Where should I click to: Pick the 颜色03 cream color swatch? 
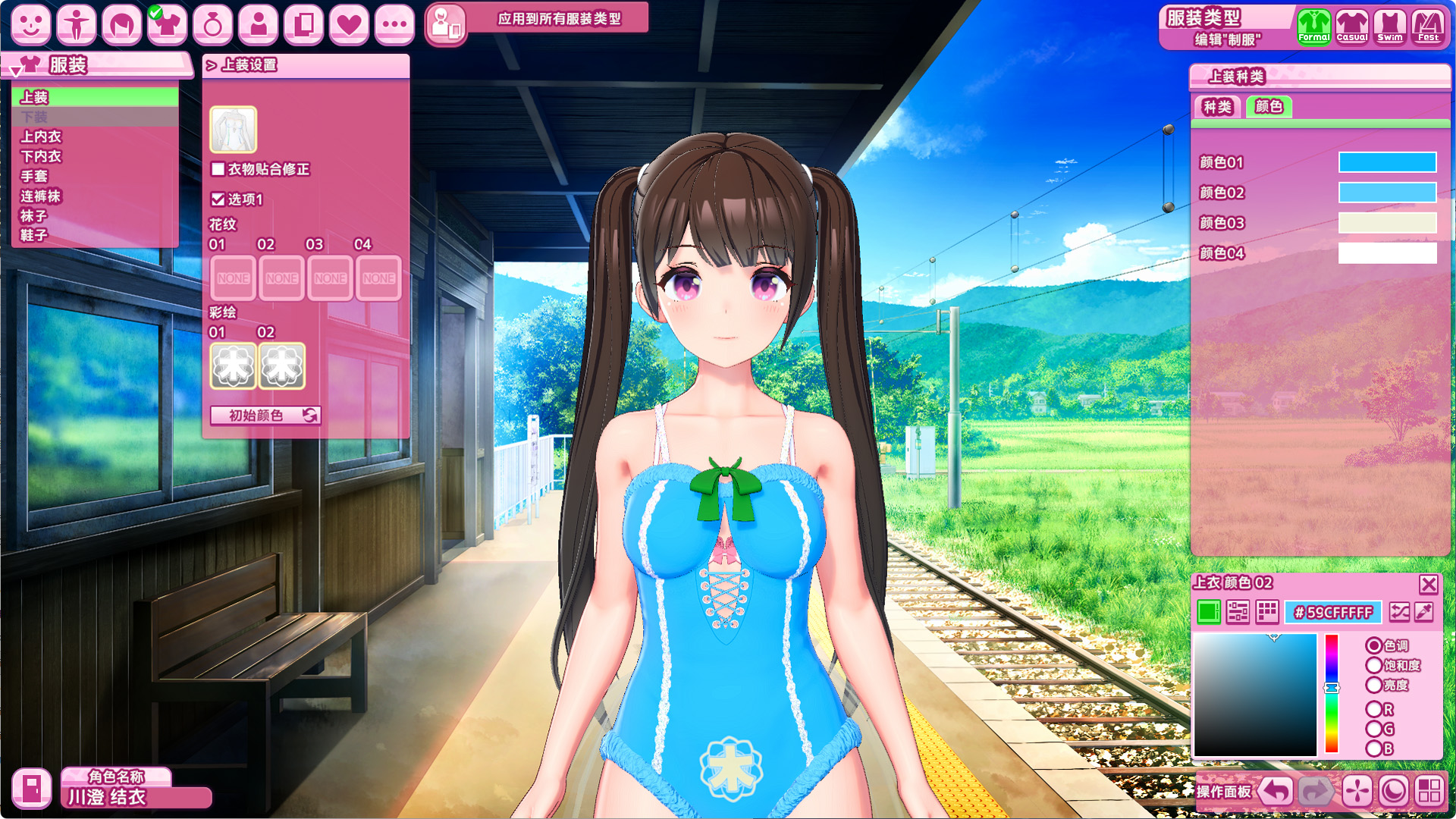(1387, 223)
